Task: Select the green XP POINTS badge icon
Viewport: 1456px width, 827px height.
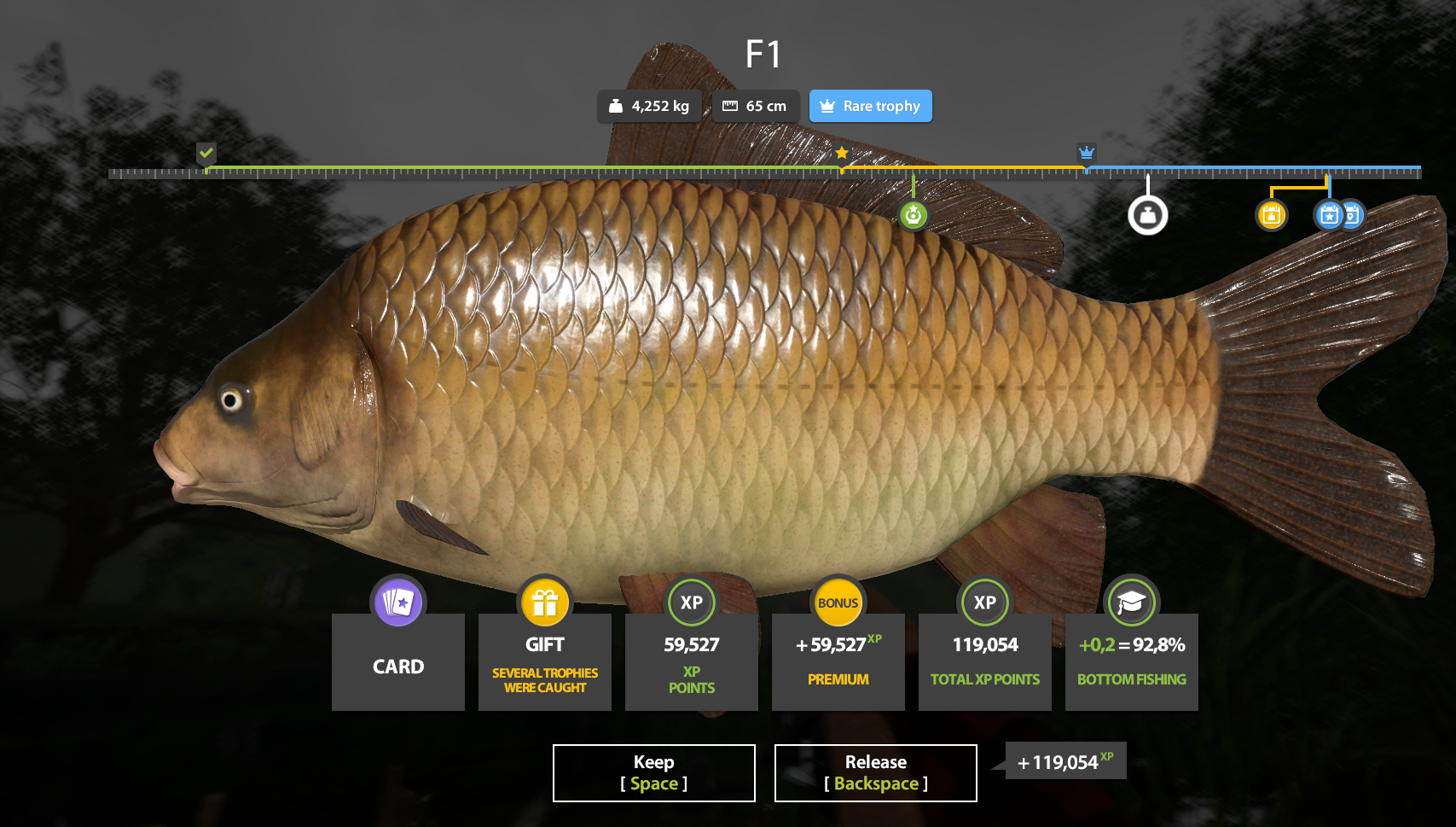Action: 691,602
